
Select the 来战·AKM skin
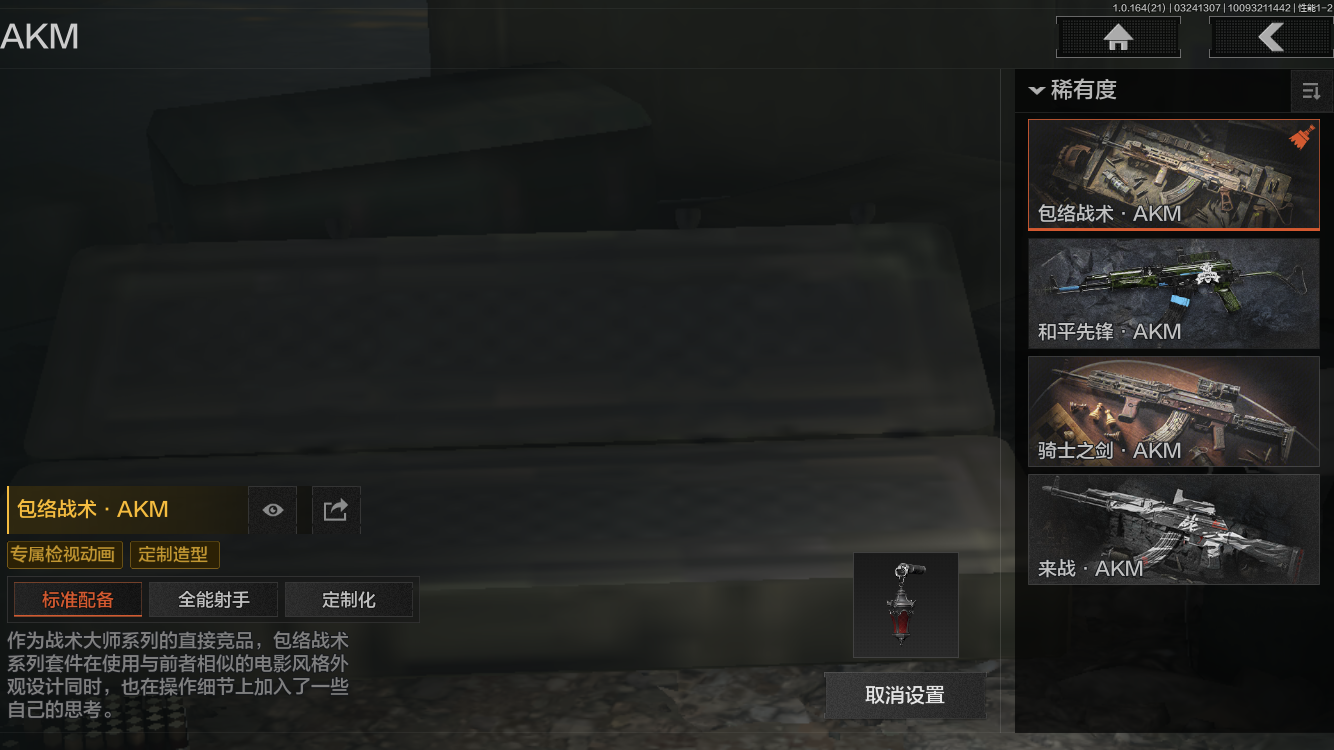pyautogui.click(x=1173, y=530)
